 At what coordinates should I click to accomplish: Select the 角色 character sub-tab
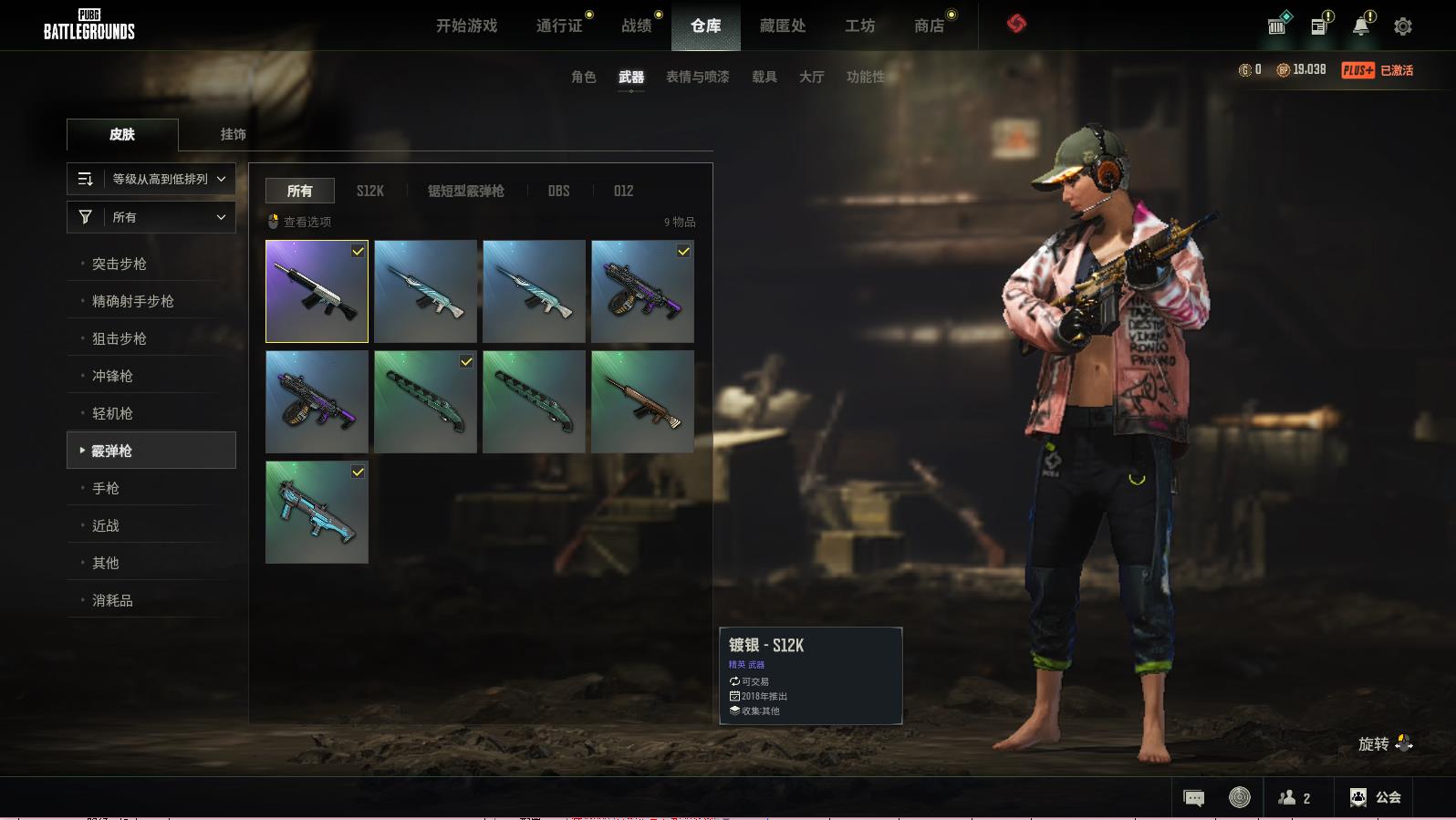(584, 77)
